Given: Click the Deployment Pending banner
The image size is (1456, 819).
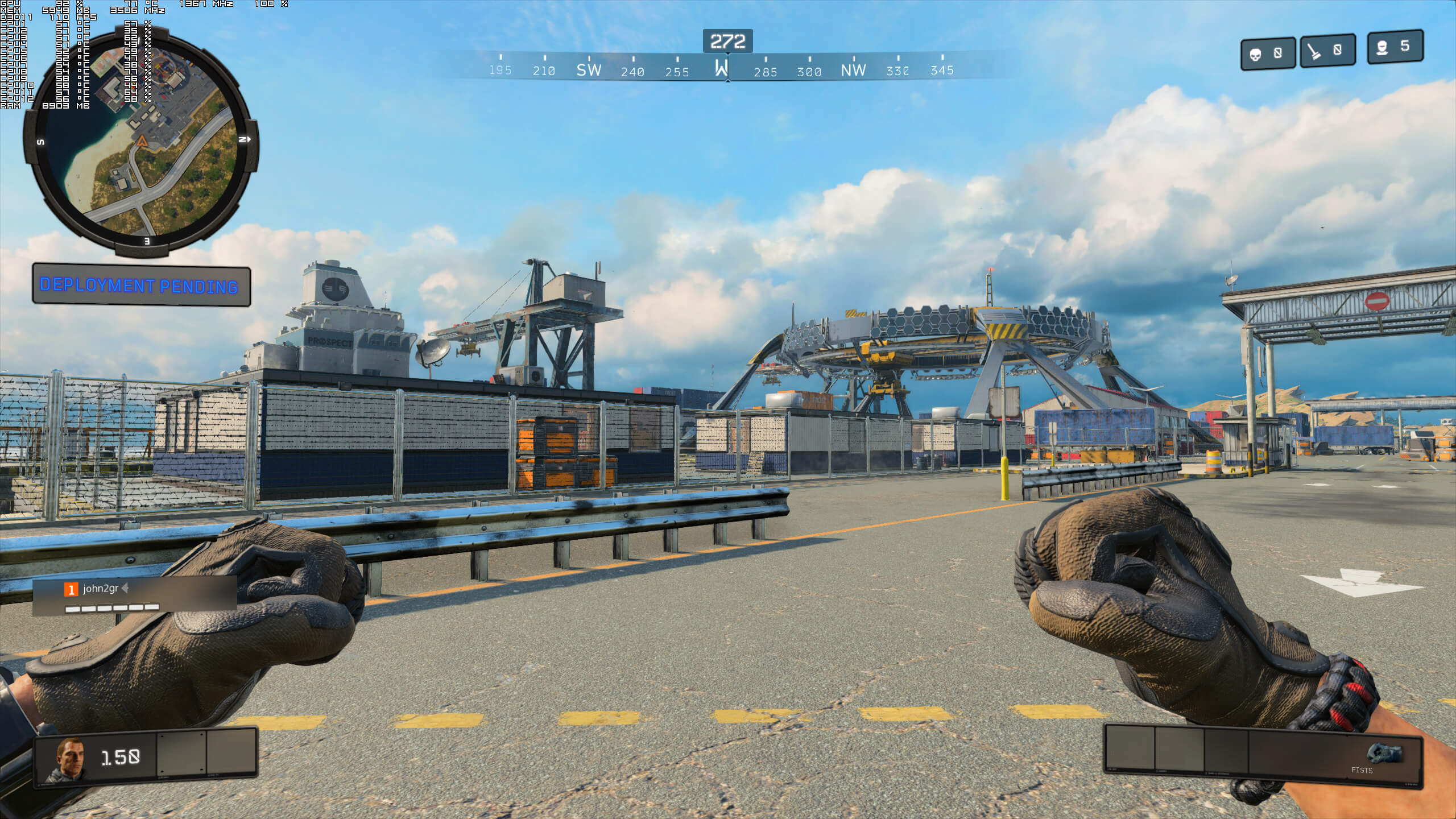Looking at the screenshot, I should [x=141, y=284].
